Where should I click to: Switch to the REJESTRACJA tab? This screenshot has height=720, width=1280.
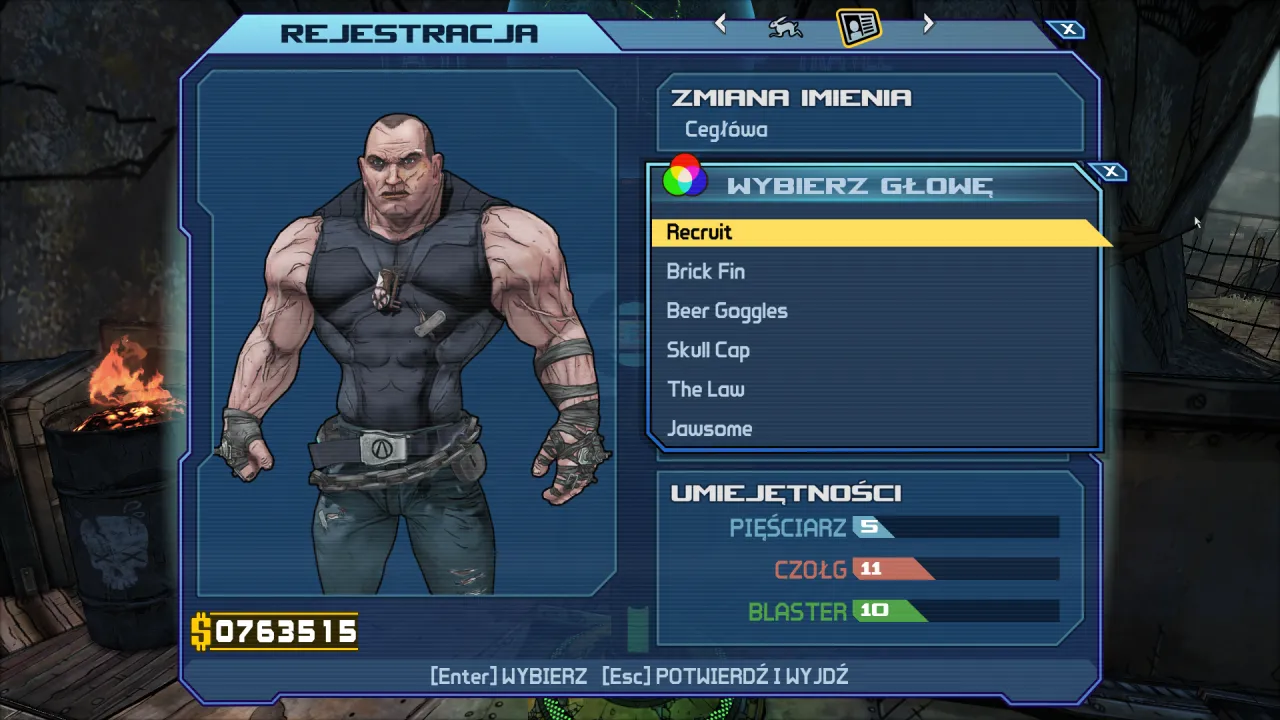(410, 32)
